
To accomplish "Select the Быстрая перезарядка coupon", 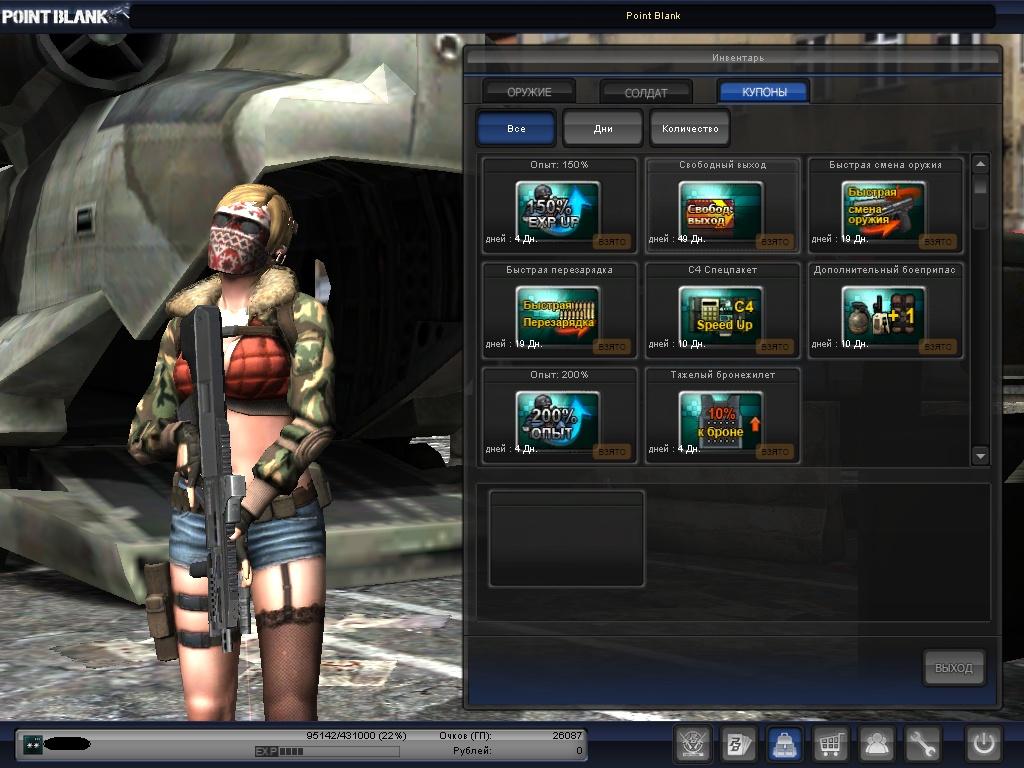I will click(558, 313).
